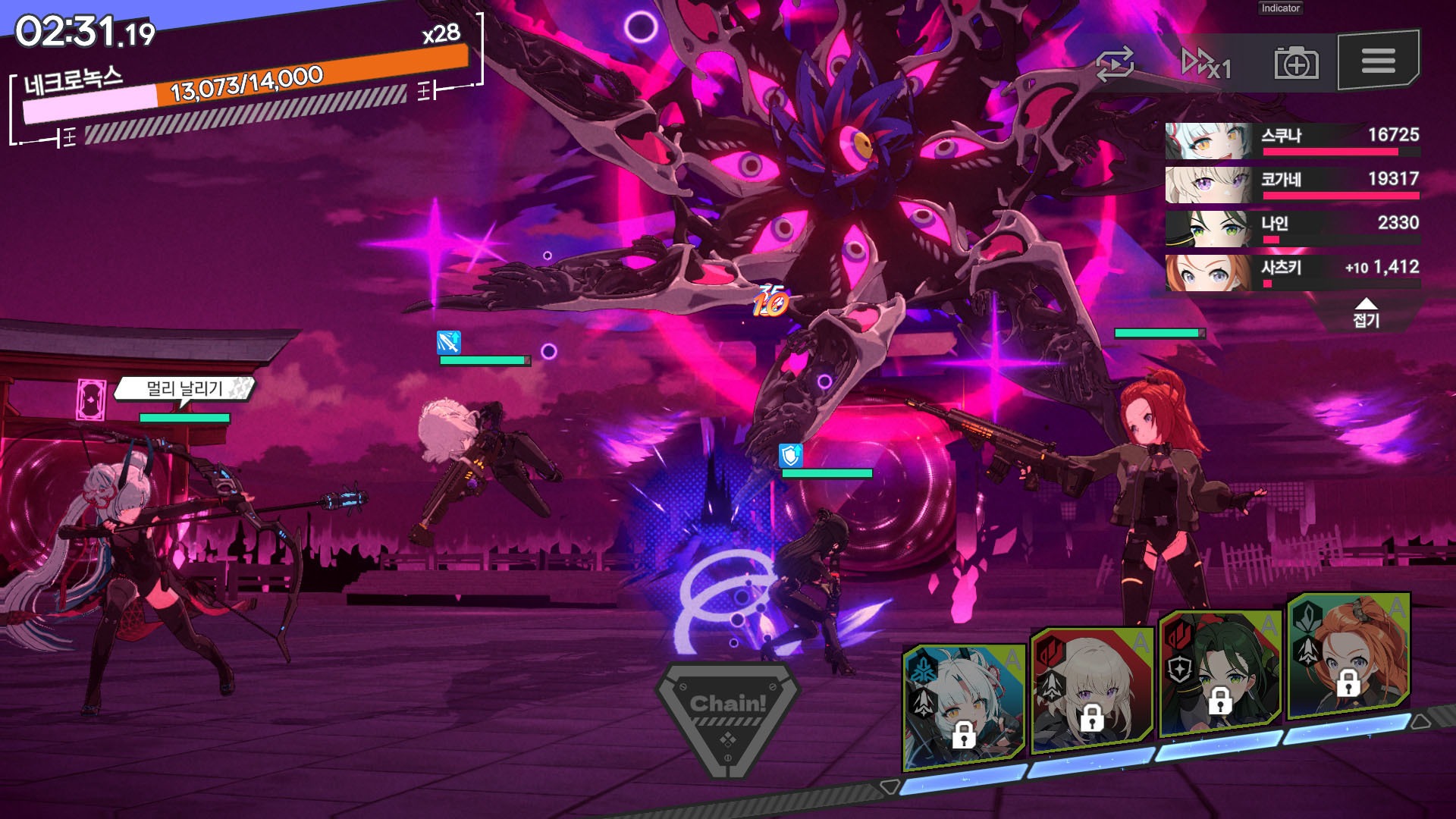Click 나인's damage row in the party list
This screenshot has height=819, width=1456.
1292,228
